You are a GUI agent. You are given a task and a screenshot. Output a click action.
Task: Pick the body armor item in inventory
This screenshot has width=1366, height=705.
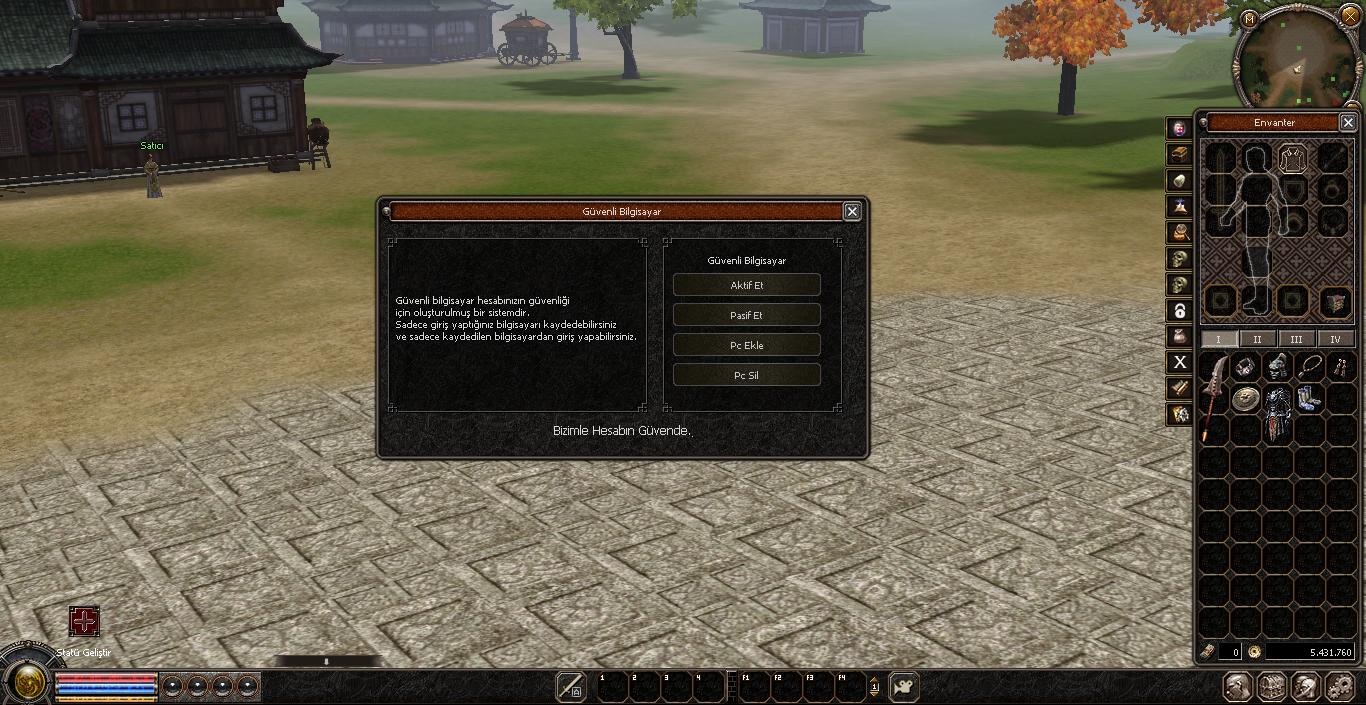(x=1278, y=412)
